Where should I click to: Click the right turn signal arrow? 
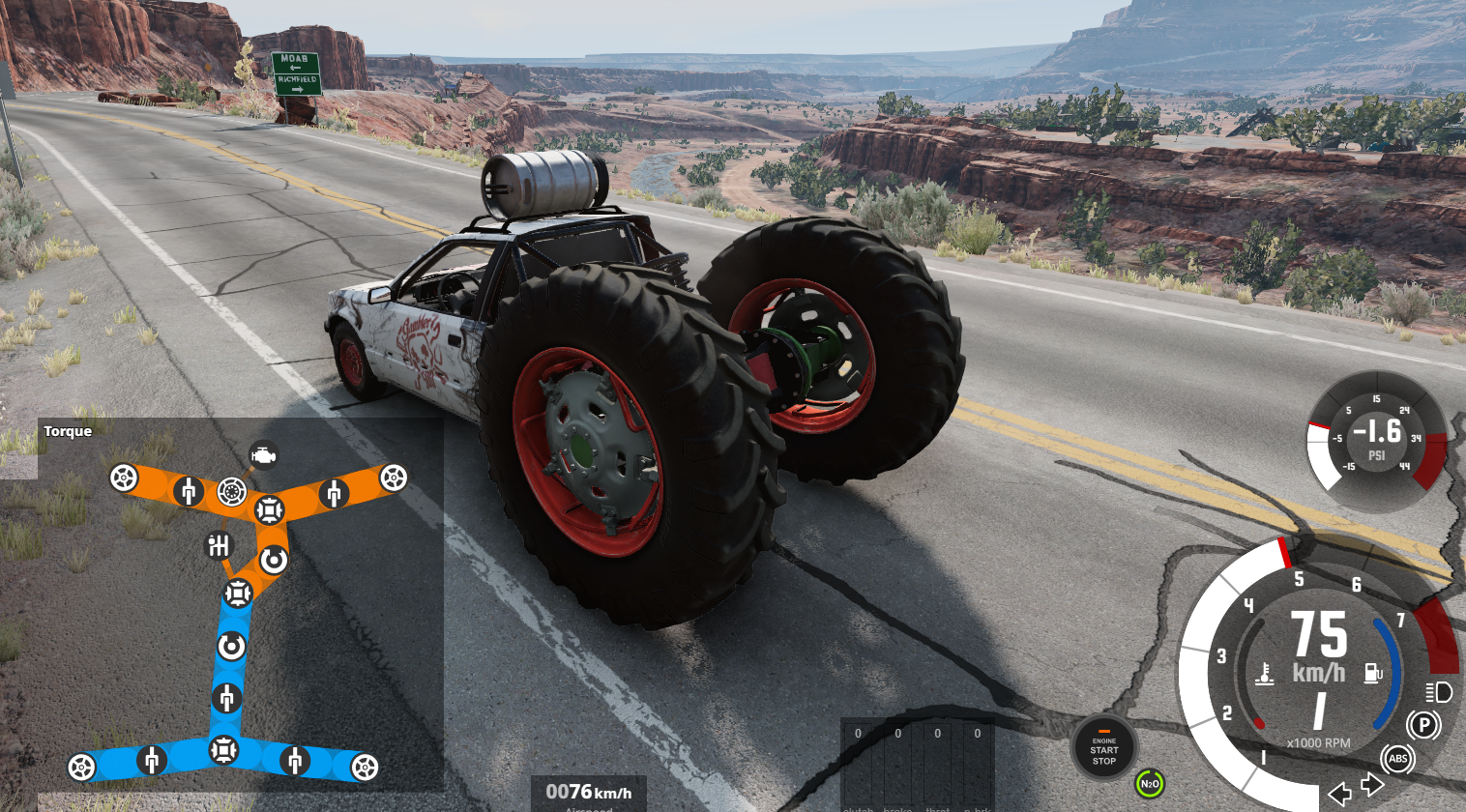click(x=1372, y=784)
